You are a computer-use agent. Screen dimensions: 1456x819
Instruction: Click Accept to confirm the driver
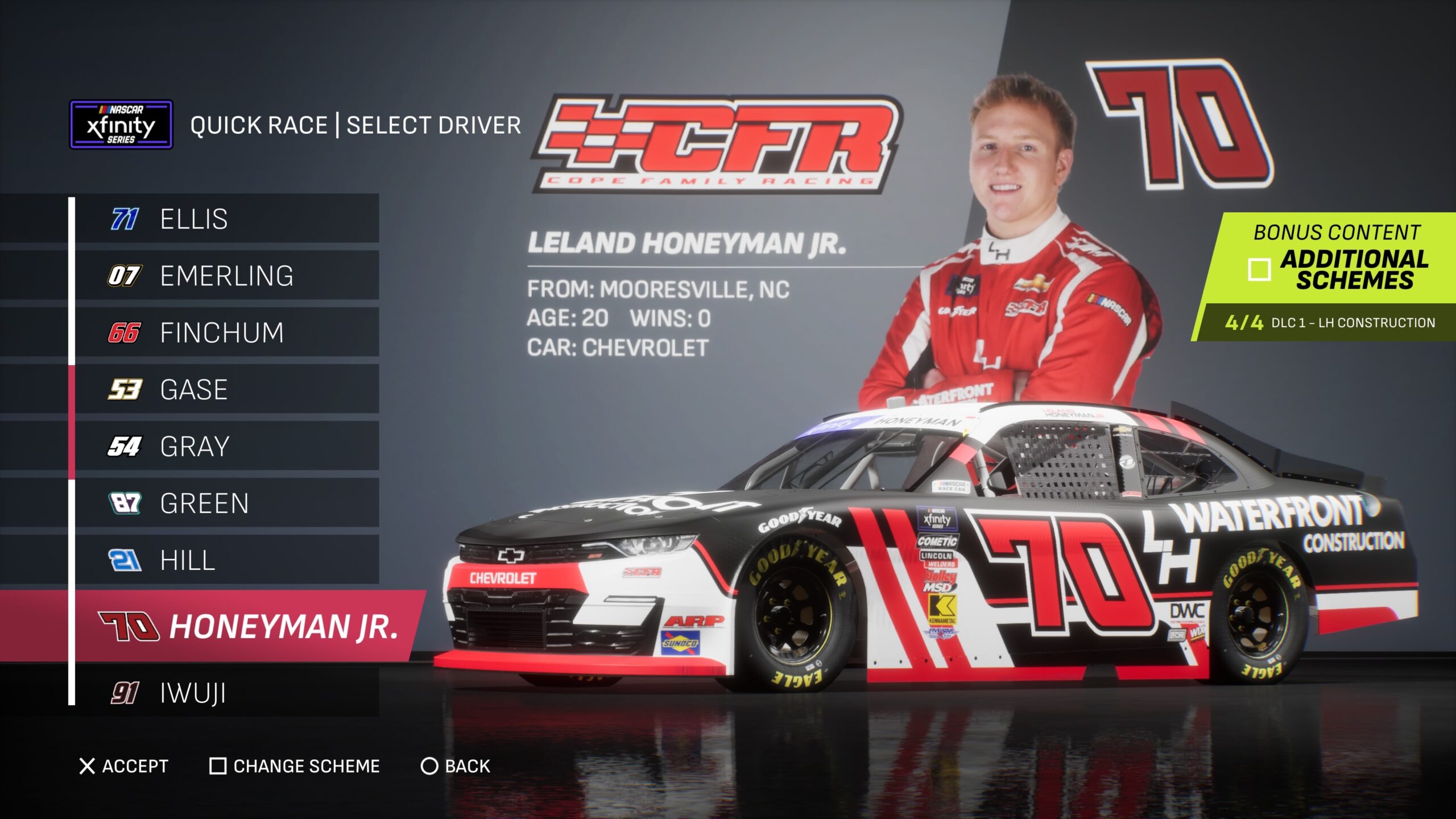tap(124, 766)
